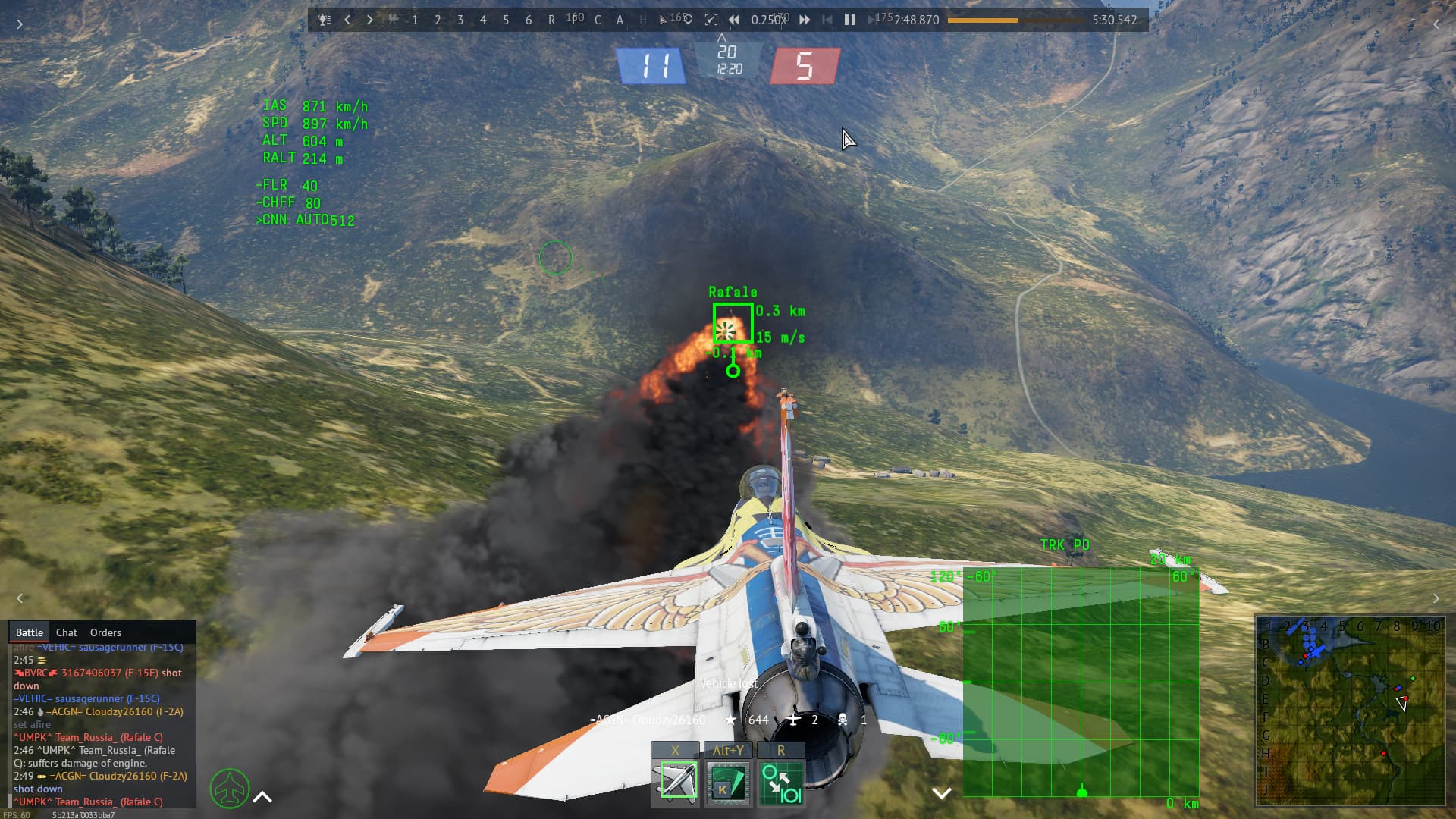Toggle pause on the replay playback
The height and width of the screenshot is (819, 1456).
point(849,20)
